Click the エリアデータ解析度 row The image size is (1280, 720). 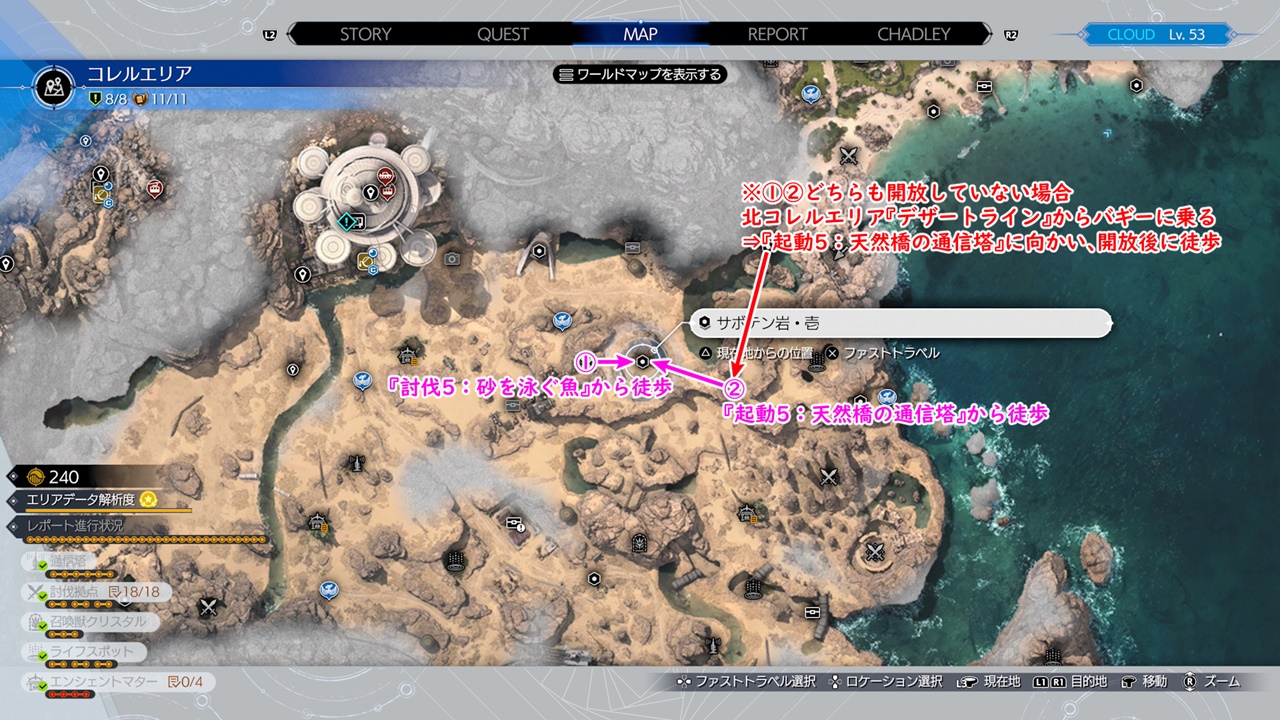point(90,499)
